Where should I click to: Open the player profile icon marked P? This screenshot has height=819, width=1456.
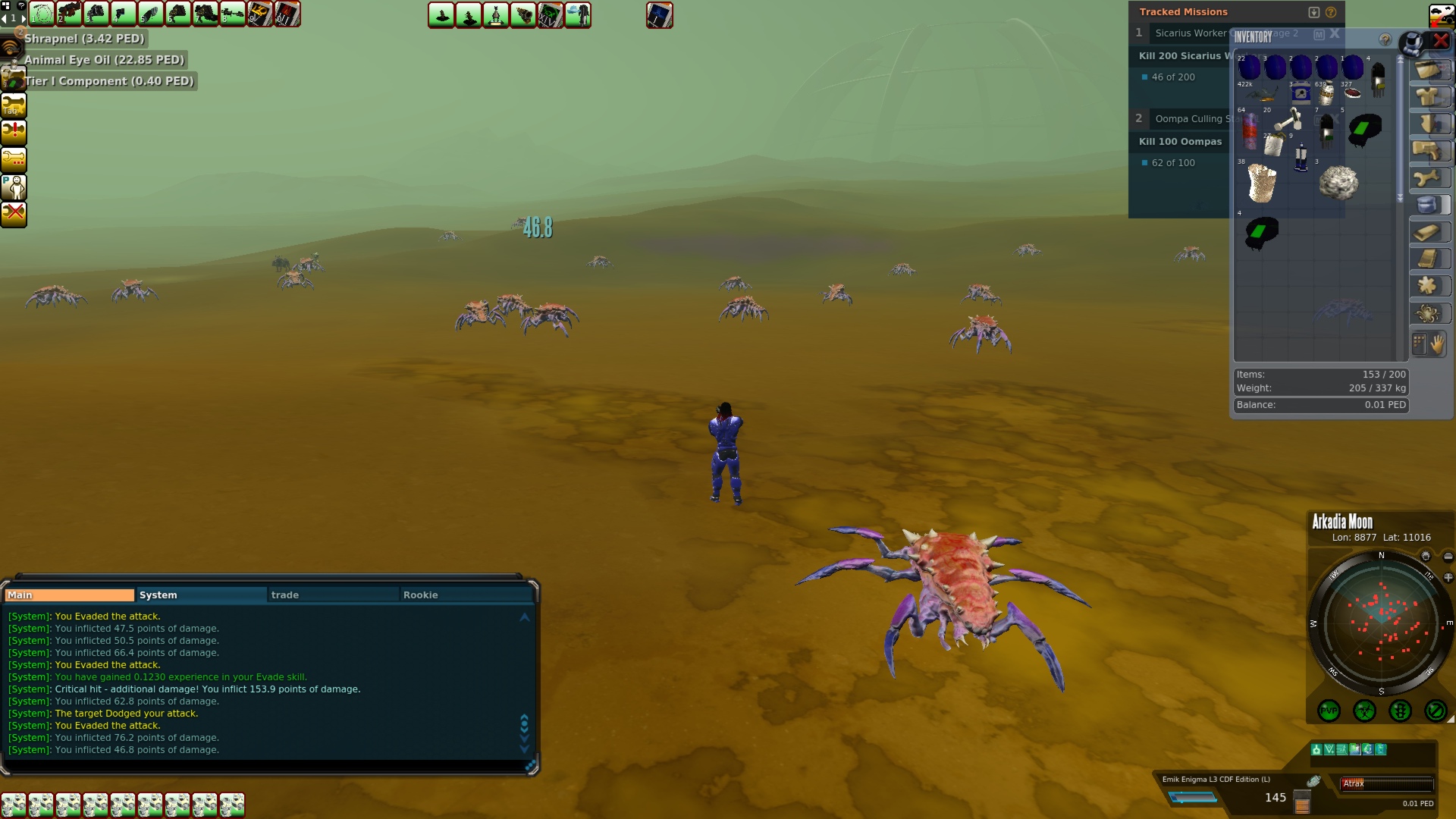click(14, 187)
